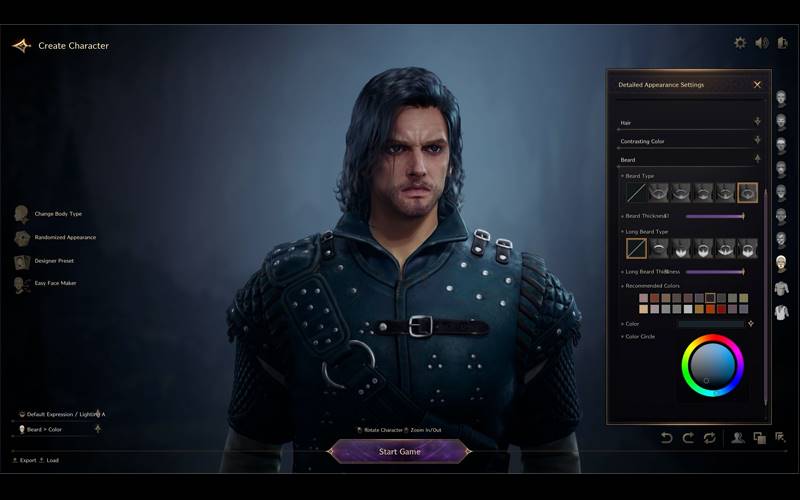Open the Designer Preset option
The image size is (800, 500).
coord(53,261)
